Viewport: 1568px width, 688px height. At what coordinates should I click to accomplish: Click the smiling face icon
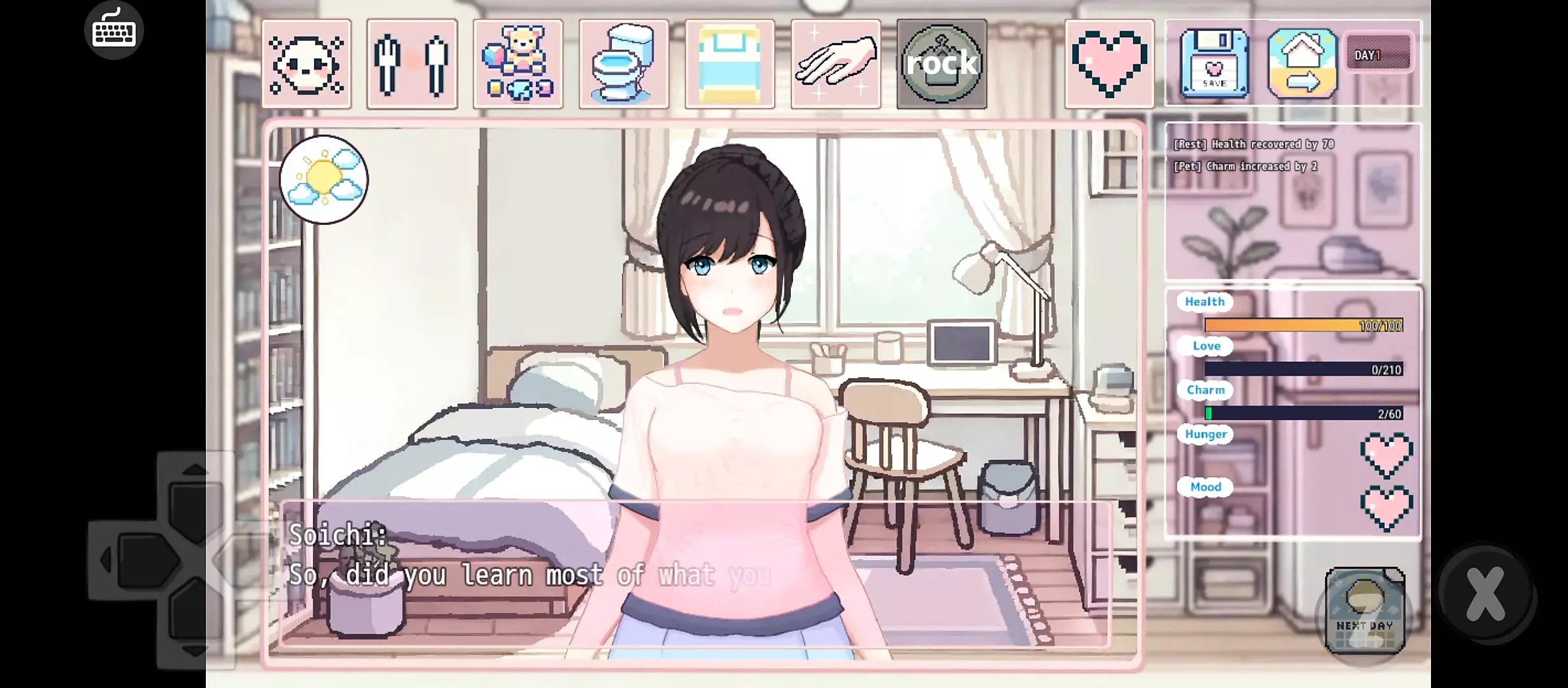pyautogui.click(x=307, y=64)
